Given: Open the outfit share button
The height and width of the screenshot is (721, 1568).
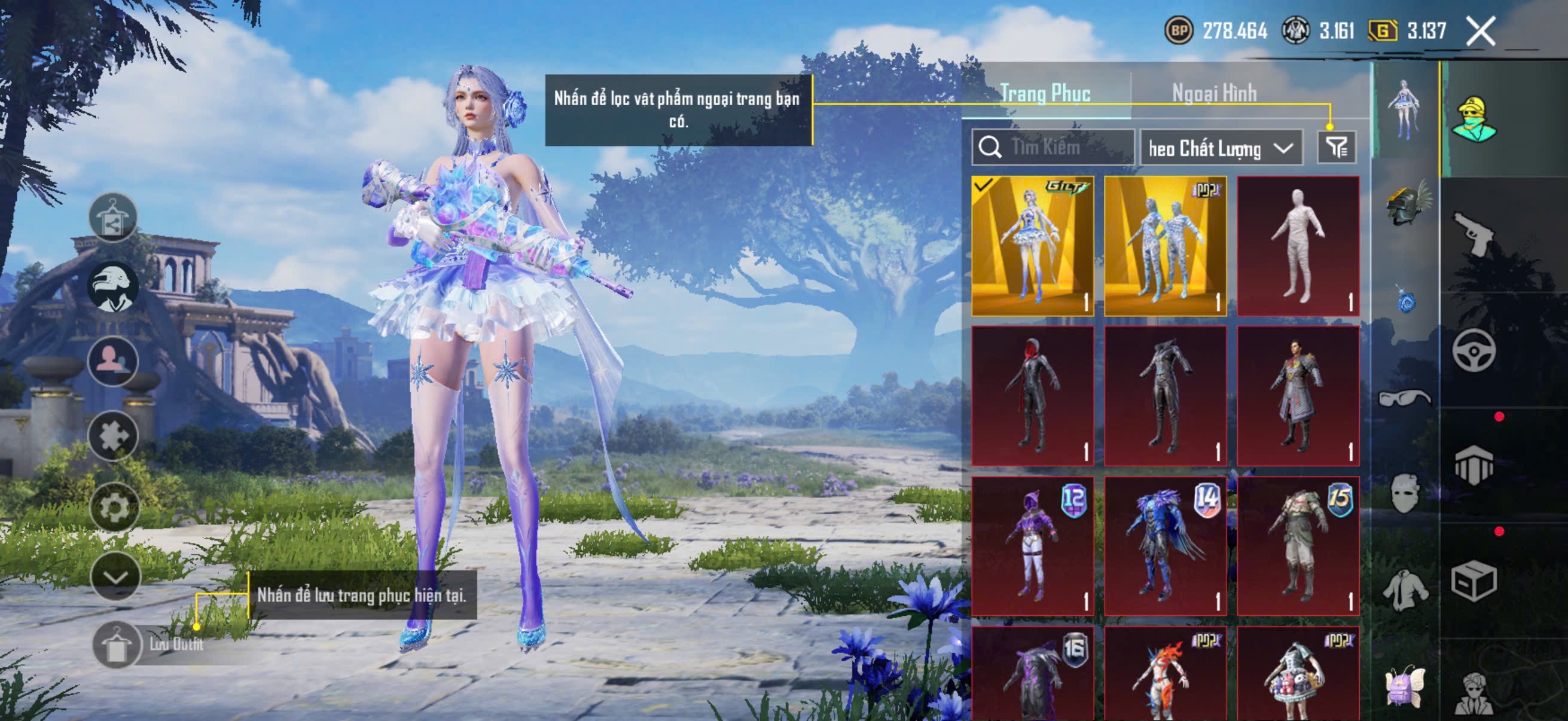Looking at the screenshot, I should coord(112,217).
